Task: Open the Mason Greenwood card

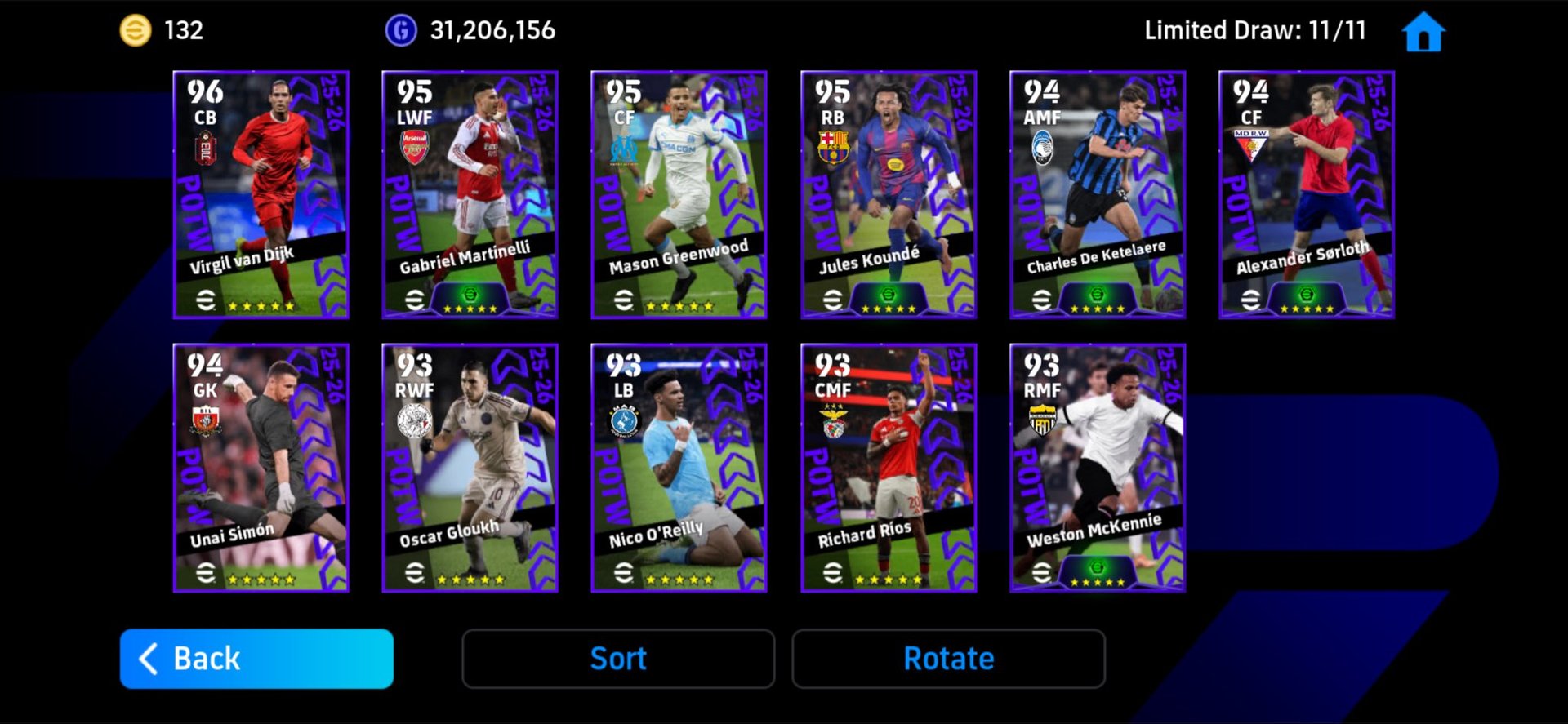Action: coord(679,194)
